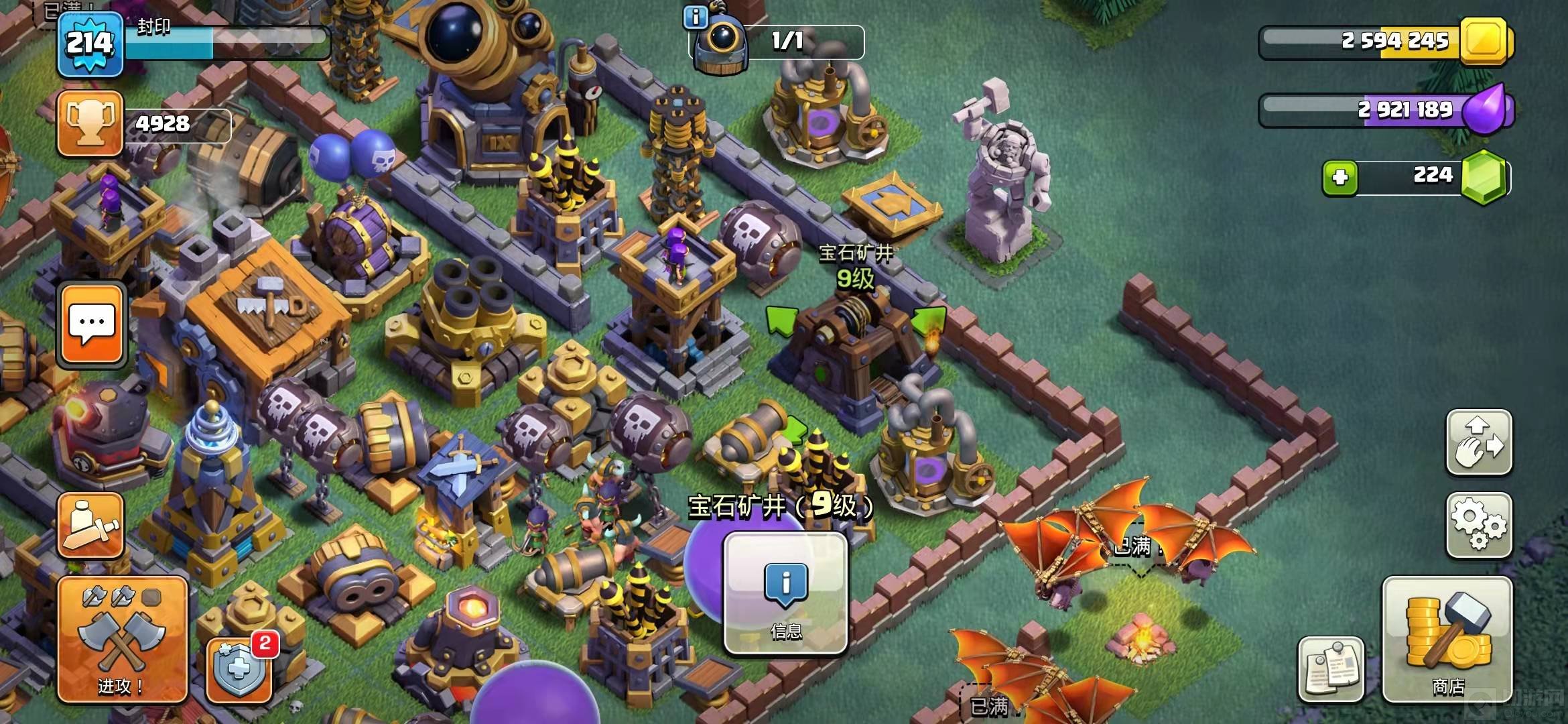Open the layout editor hand button
Image resolution: width=1568 pixels, height=724 pixels.
pos(1479,442)
